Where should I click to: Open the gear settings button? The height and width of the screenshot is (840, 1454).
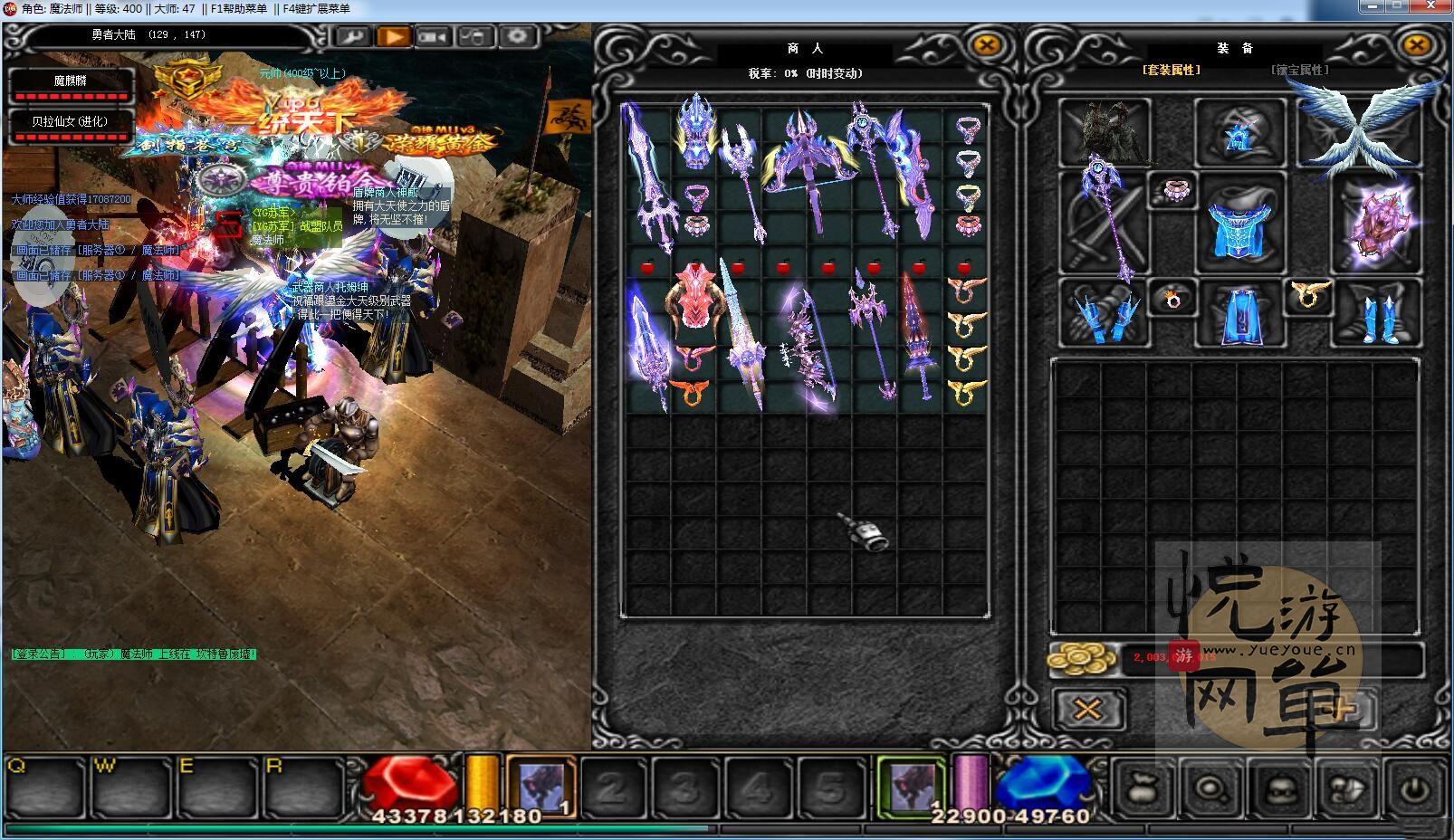point(517,37)
